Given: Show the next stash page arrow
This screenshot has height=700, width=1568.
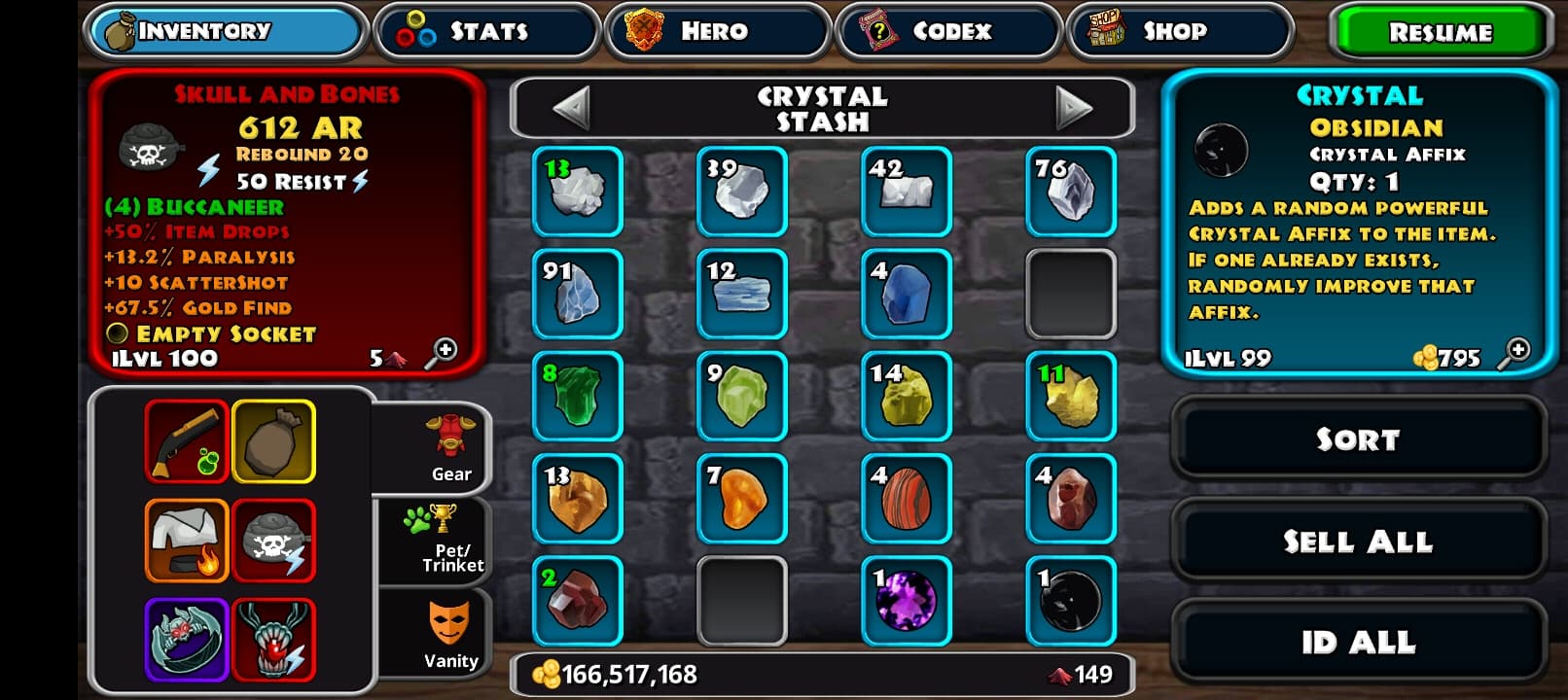Looking at the screenshot, I should point(1073,107).
